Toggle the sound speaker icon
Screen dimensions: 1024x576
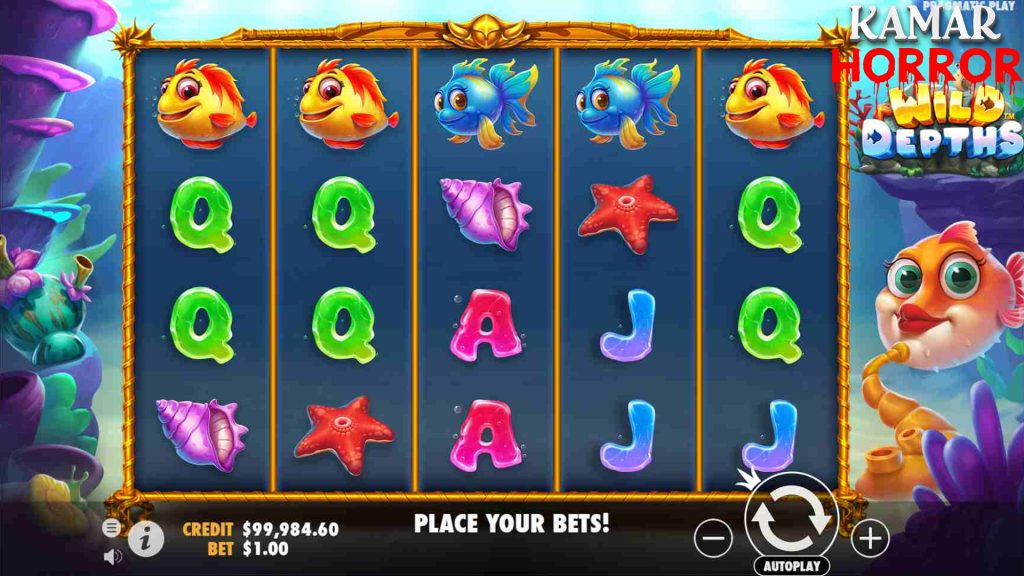point(111,556)
